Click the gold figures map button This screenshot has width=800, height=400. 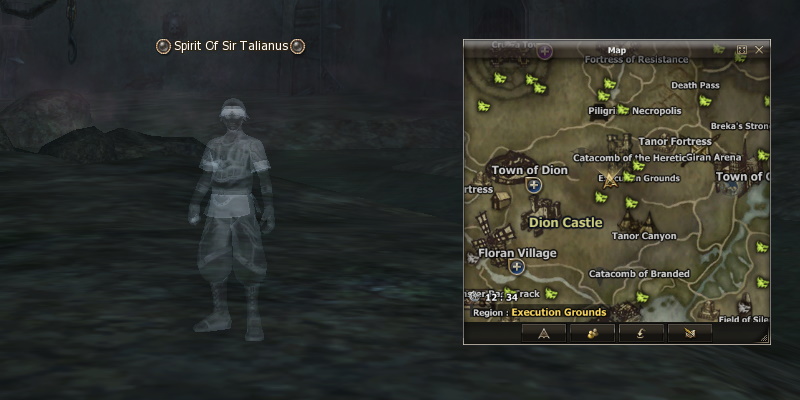(592, 333)
